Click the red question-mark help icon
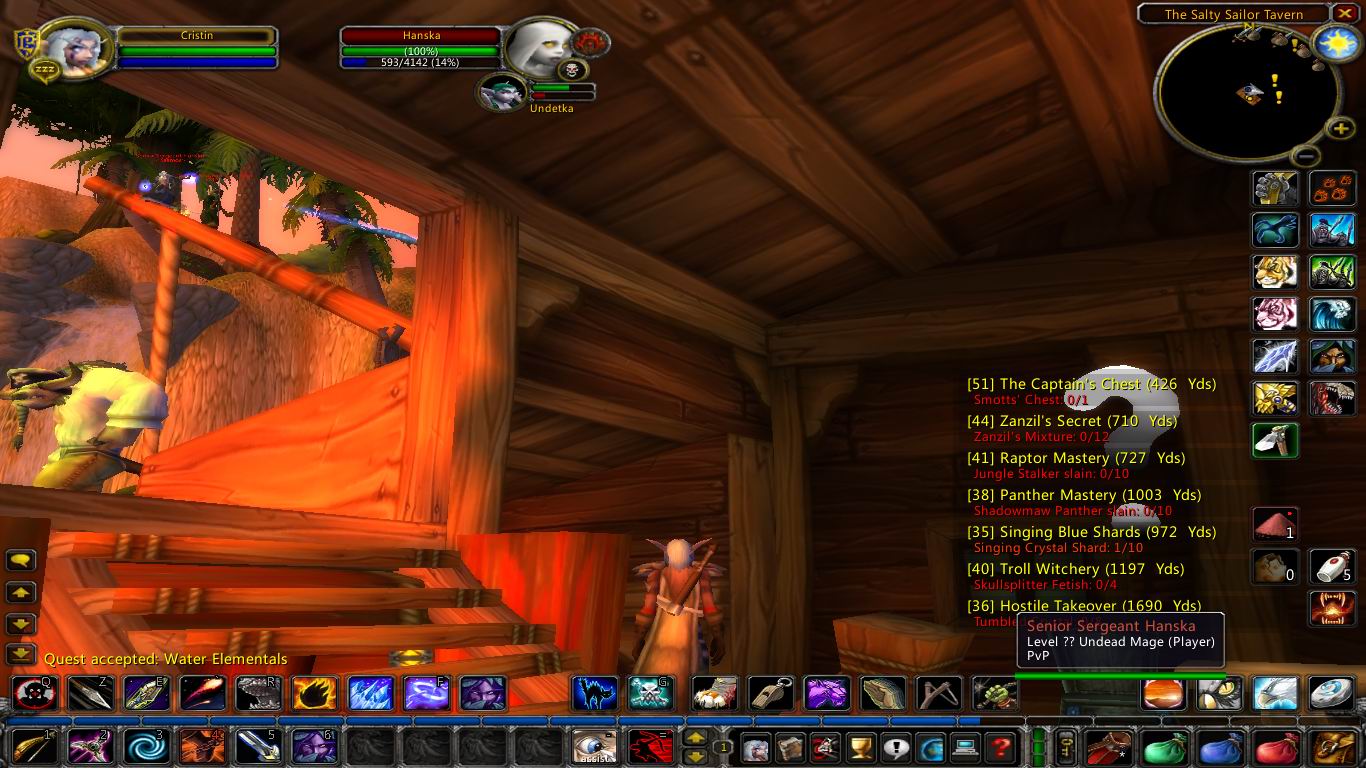Image resolution: width=1366 pixels, height=768 pixels. (1000, 748)
